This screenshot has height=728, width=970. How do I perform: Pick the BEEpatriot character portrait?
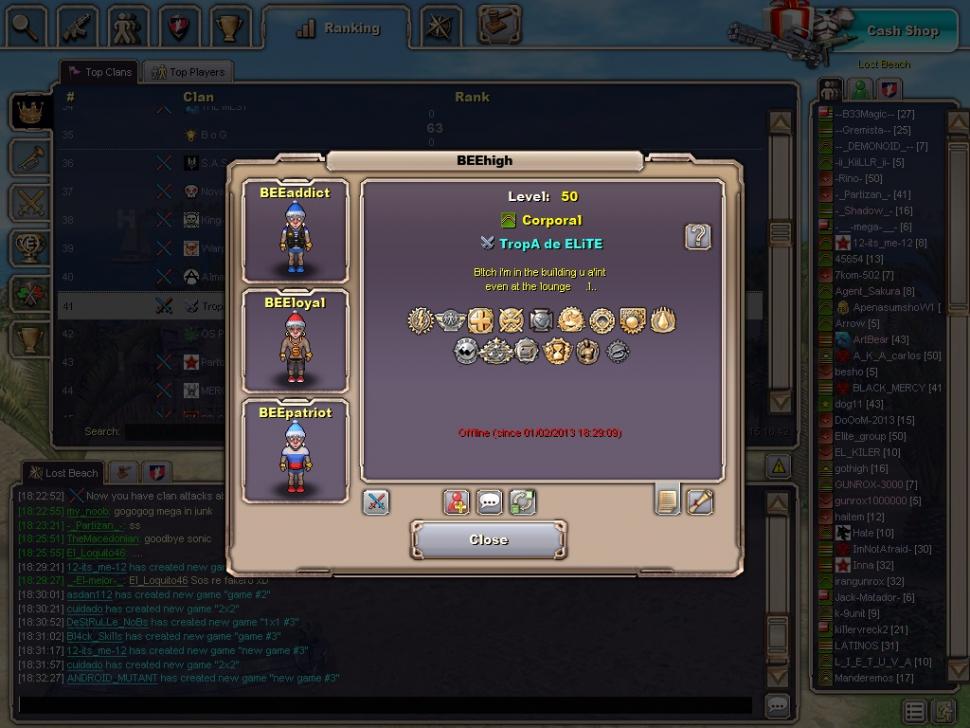295,451
